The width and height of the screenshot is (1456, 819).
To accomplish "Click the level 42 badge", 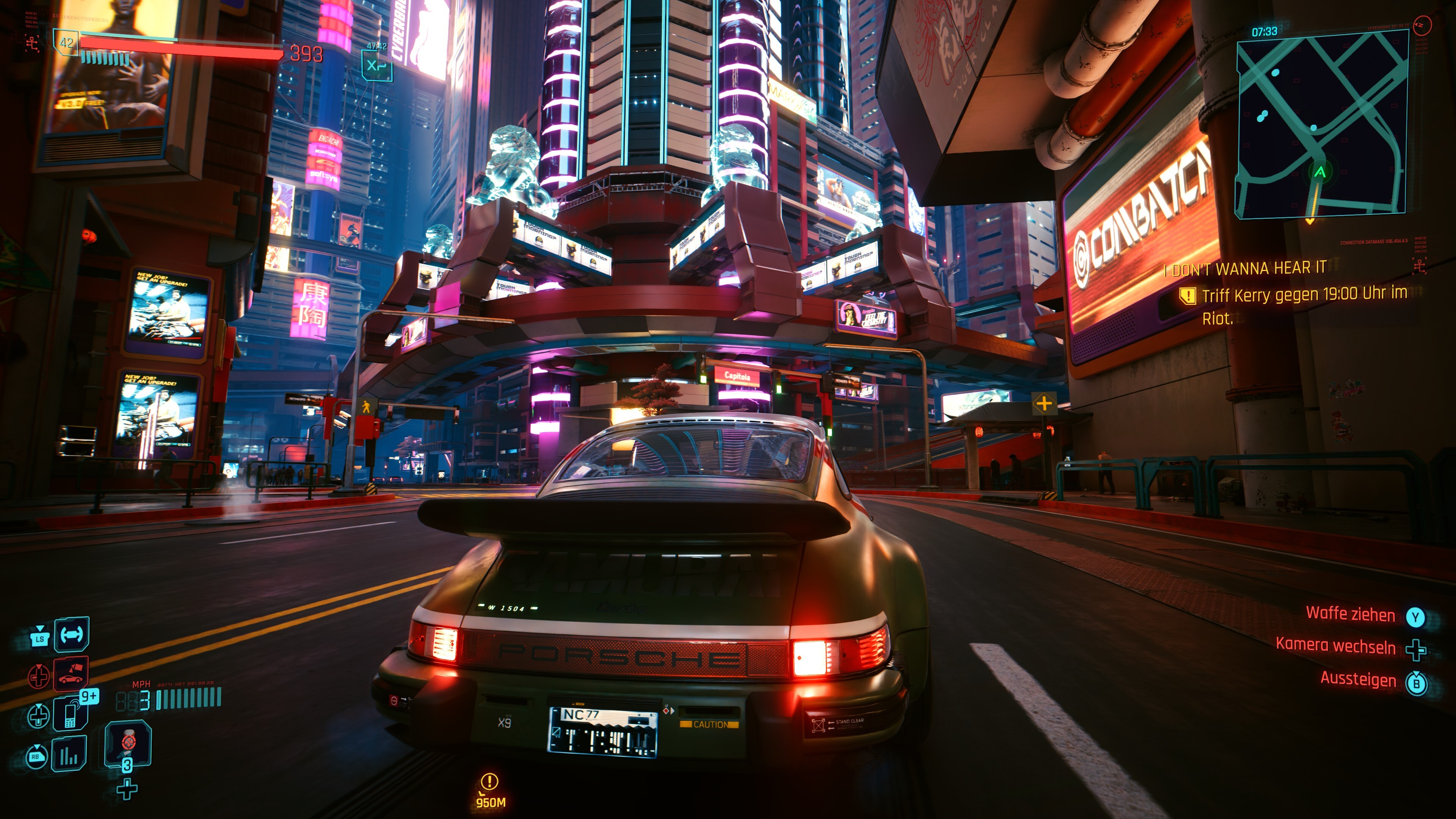I will [x=67, y=43].
